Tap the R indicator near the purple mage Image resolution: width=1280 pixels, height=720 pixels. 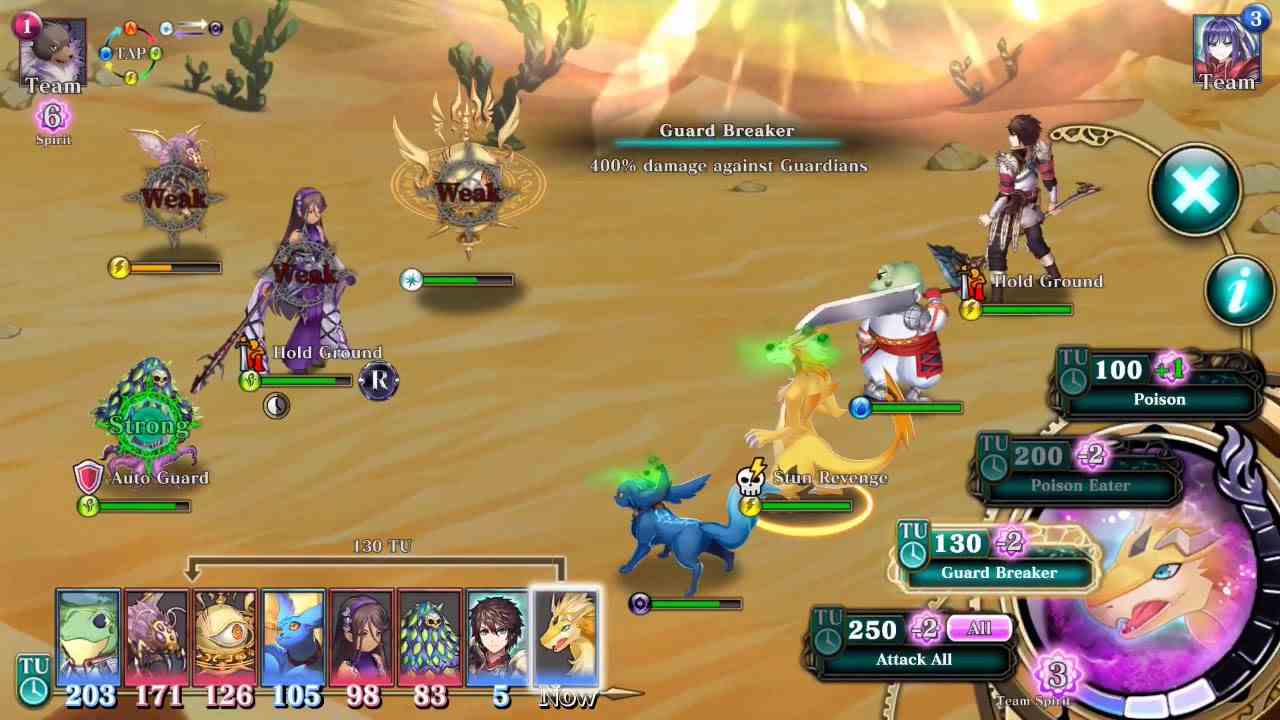(x=377, y=382)
